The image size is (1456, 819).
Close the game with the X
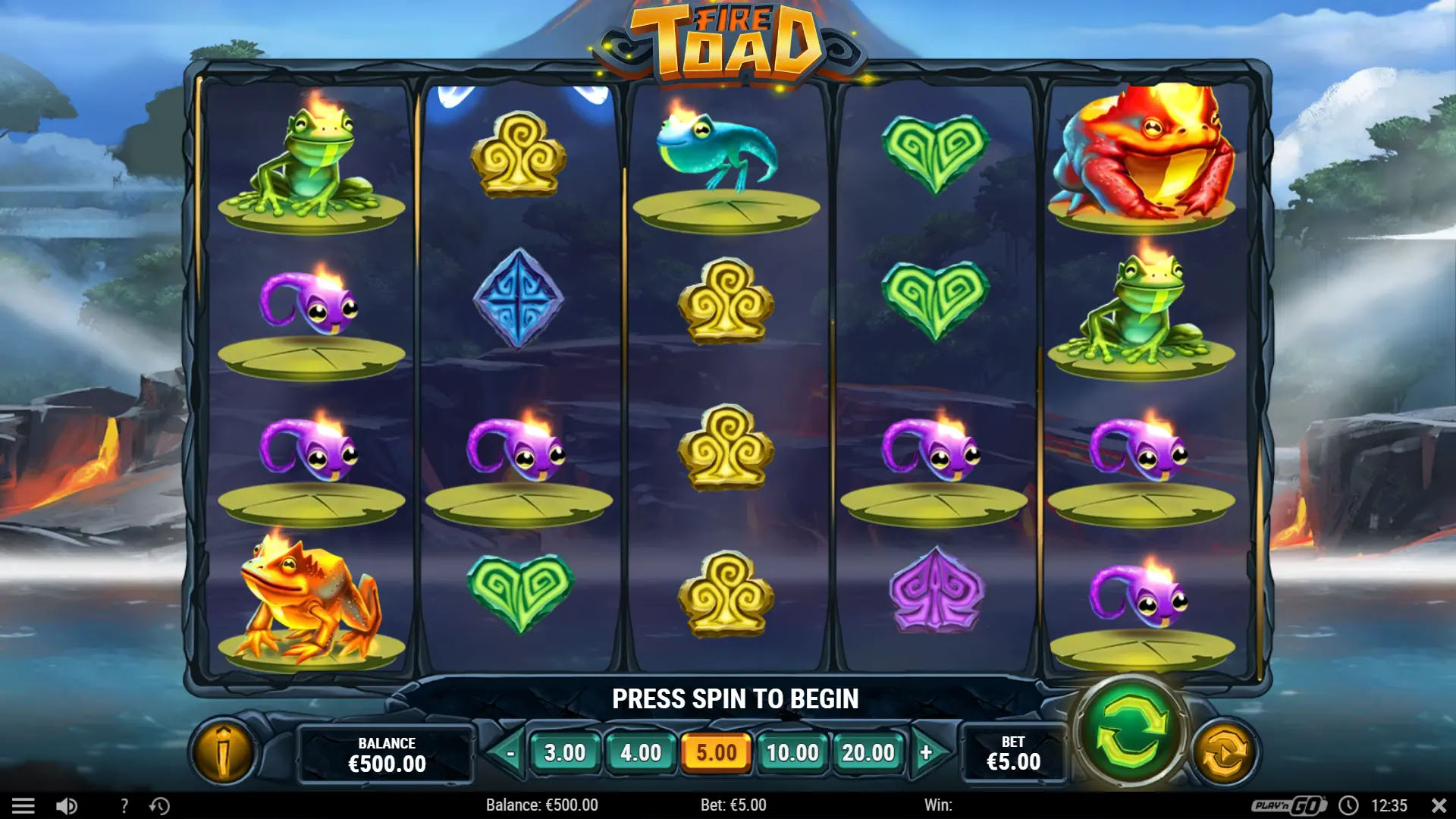click(1438, 805)
